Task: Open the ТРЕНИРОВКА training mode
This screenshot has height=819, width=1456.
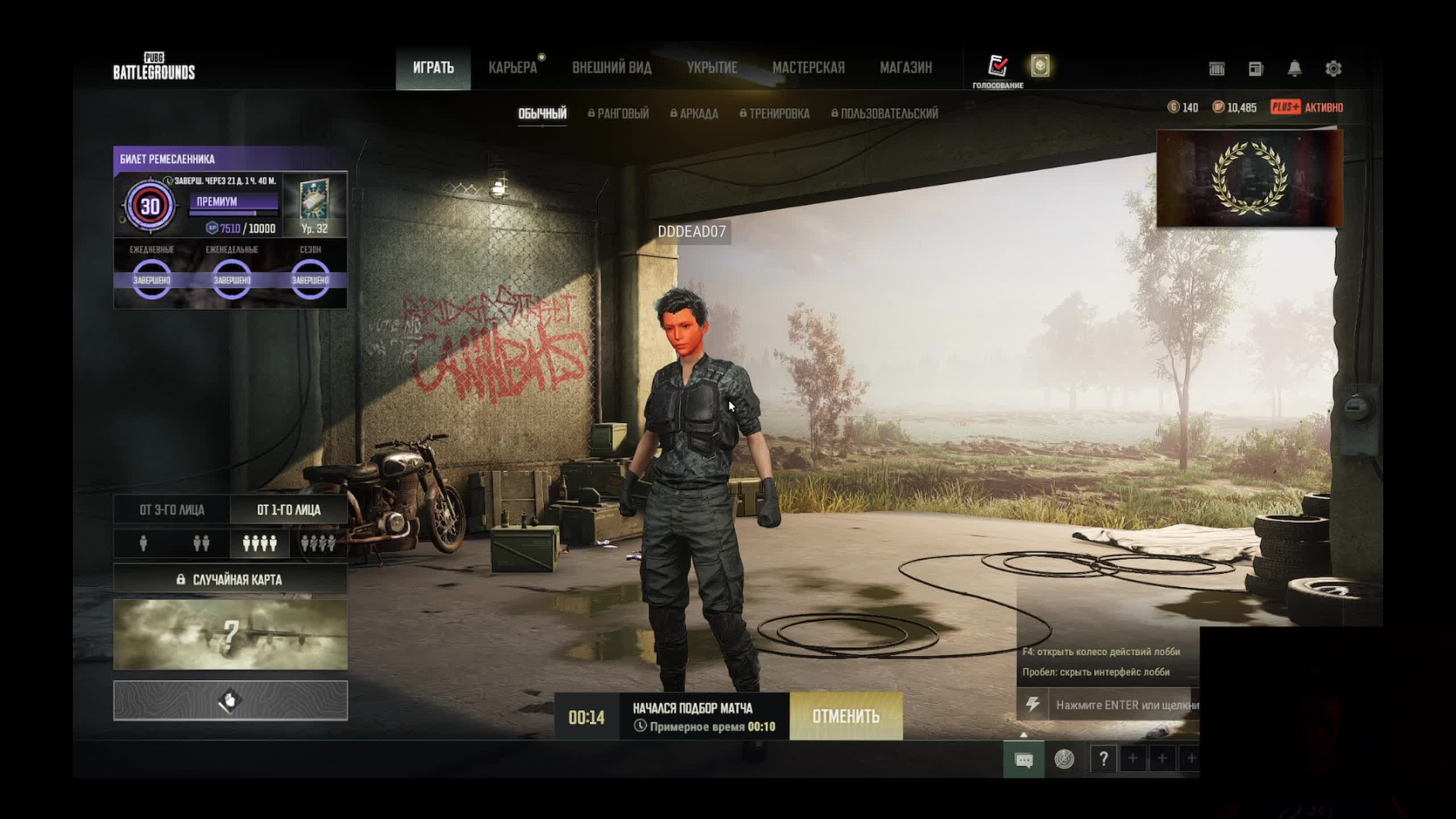Action: [x=774, y=113]
